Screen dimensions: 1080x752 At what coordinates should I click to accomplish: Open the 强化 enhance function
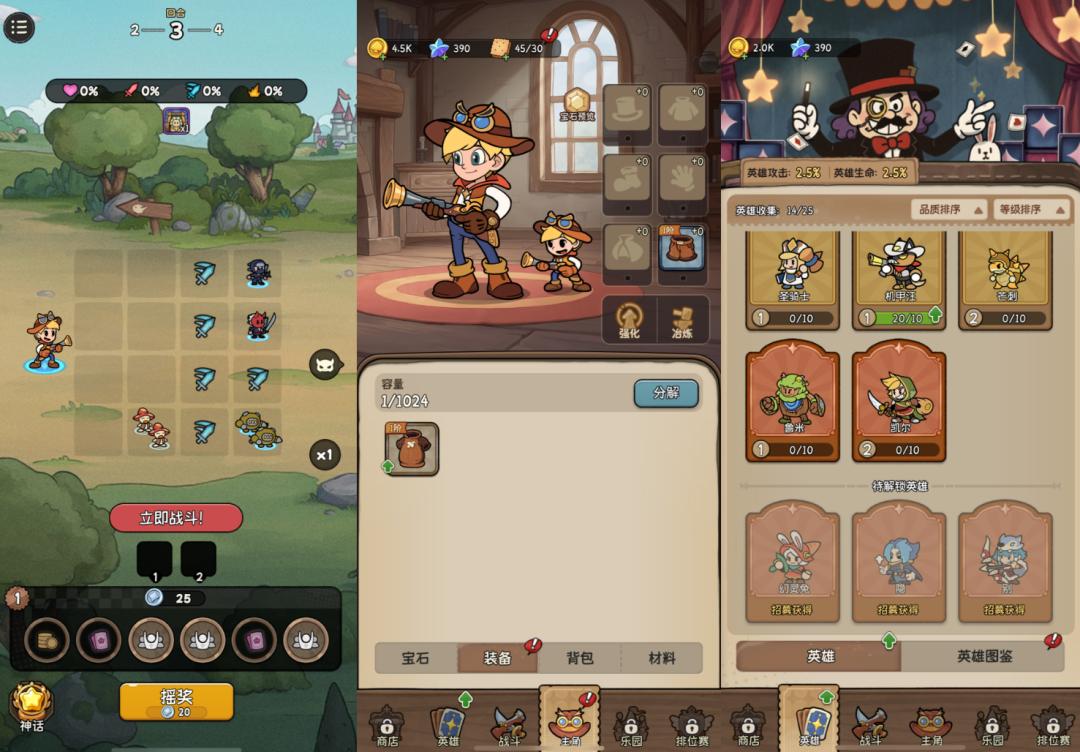pyautogui.click(x=629, y=320)
